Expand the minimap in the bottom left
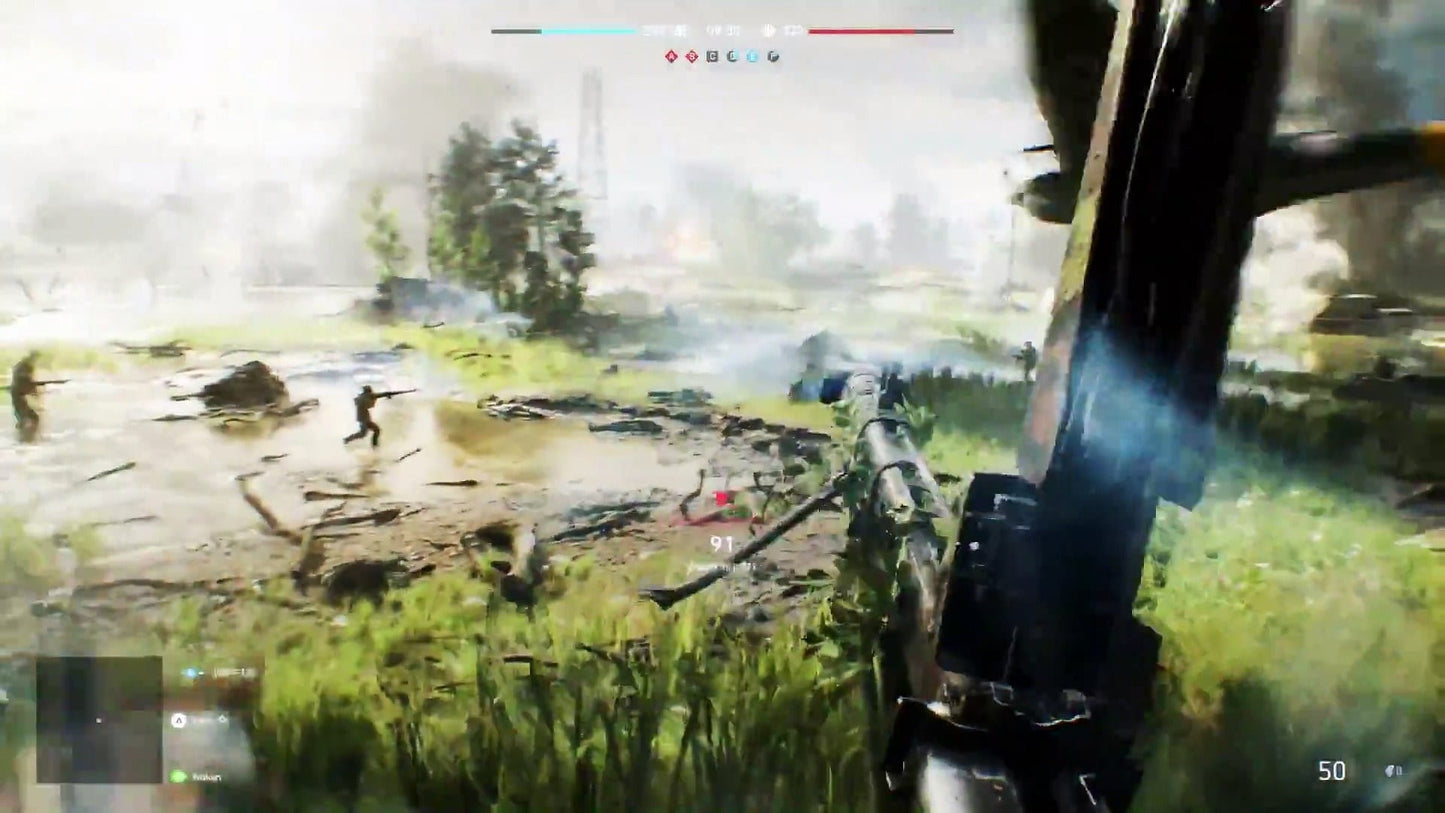This screenshot has width=1445, height=813. 98,721
